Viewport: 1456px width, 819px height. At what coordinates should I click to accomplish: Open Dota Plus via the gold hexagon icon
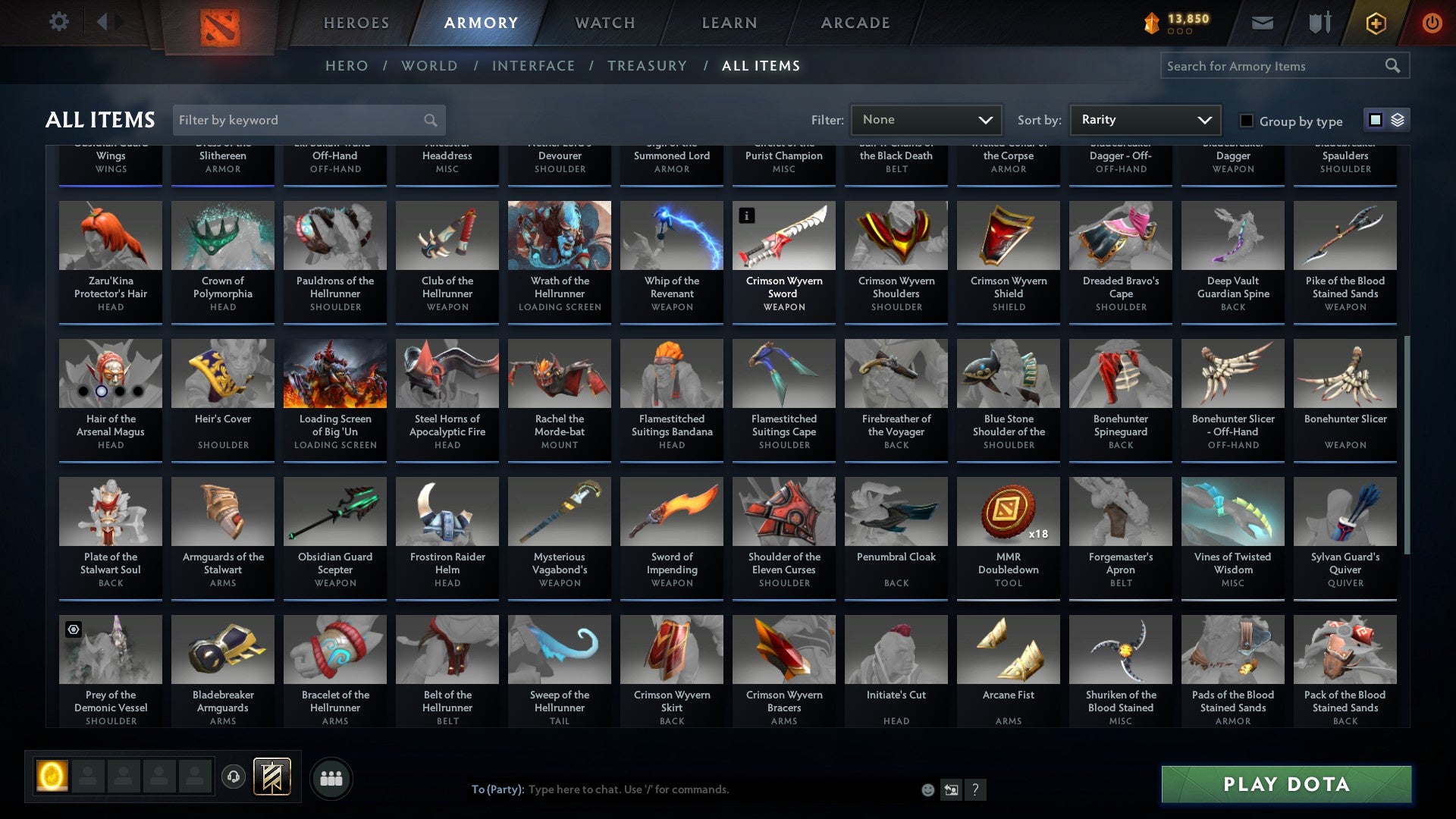[1376, 23]
